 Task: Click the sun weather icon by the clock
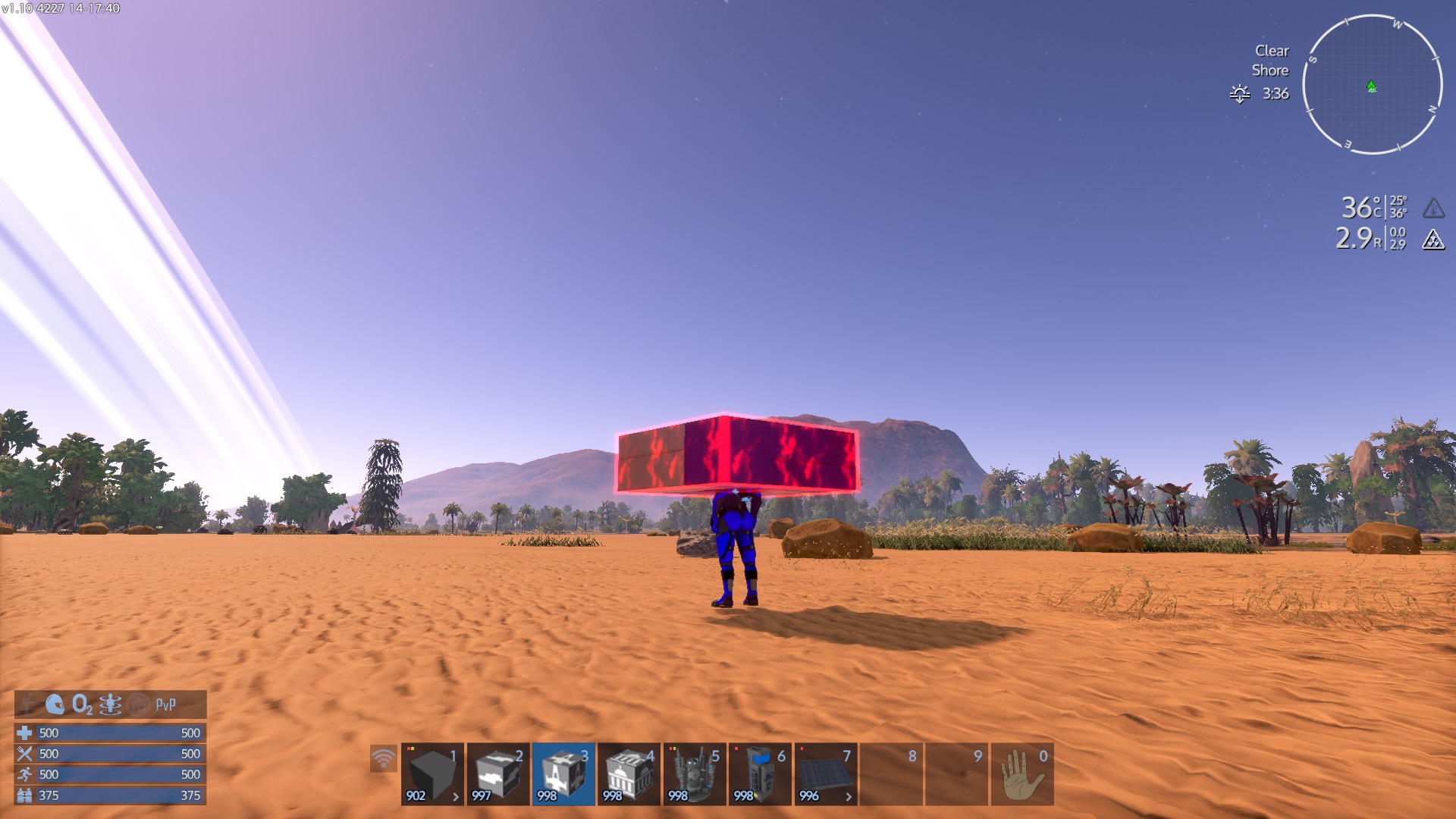click(1240, 93)
